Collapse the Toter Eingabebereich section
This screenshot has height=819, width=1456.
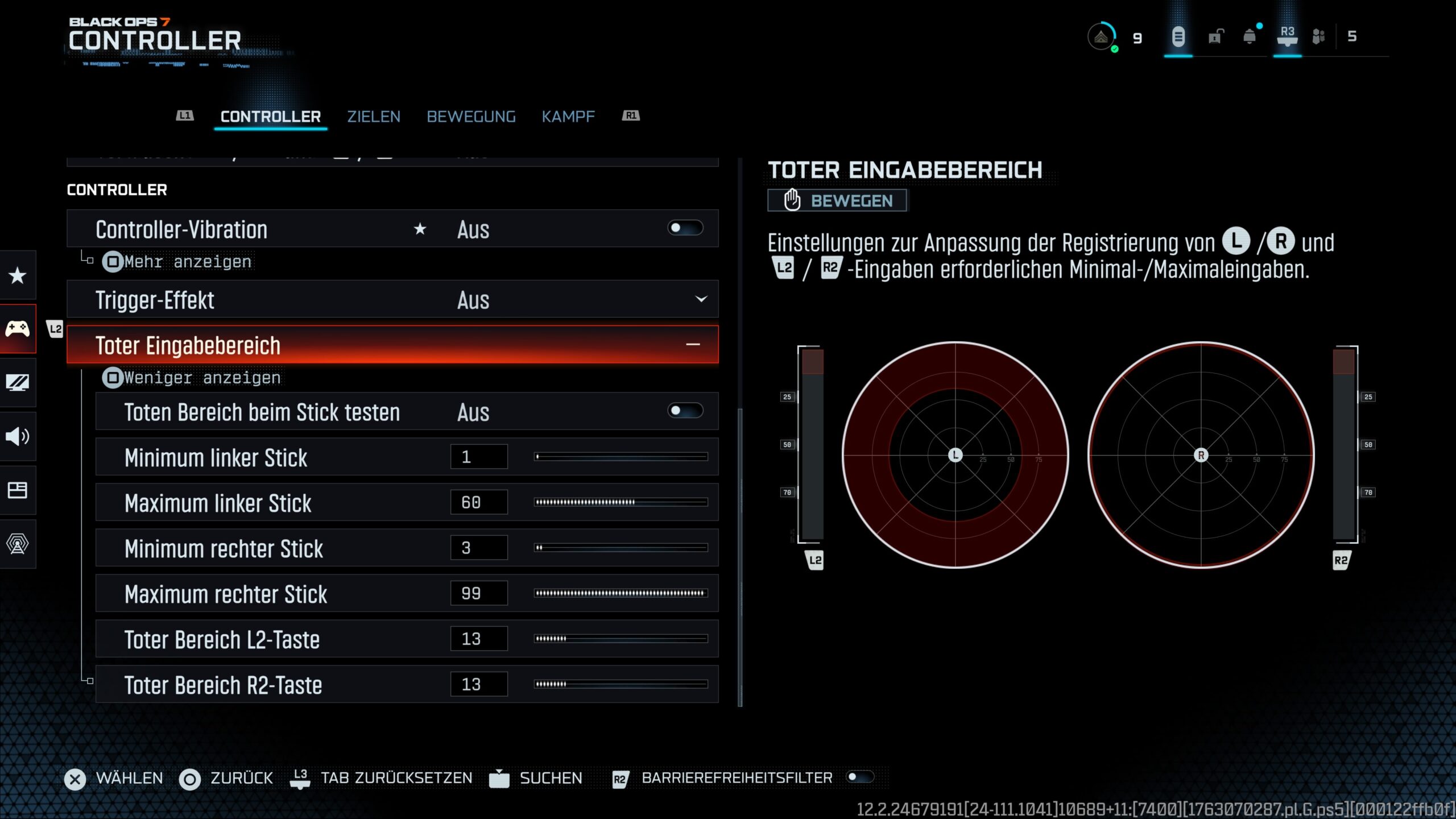pos(692,345)
